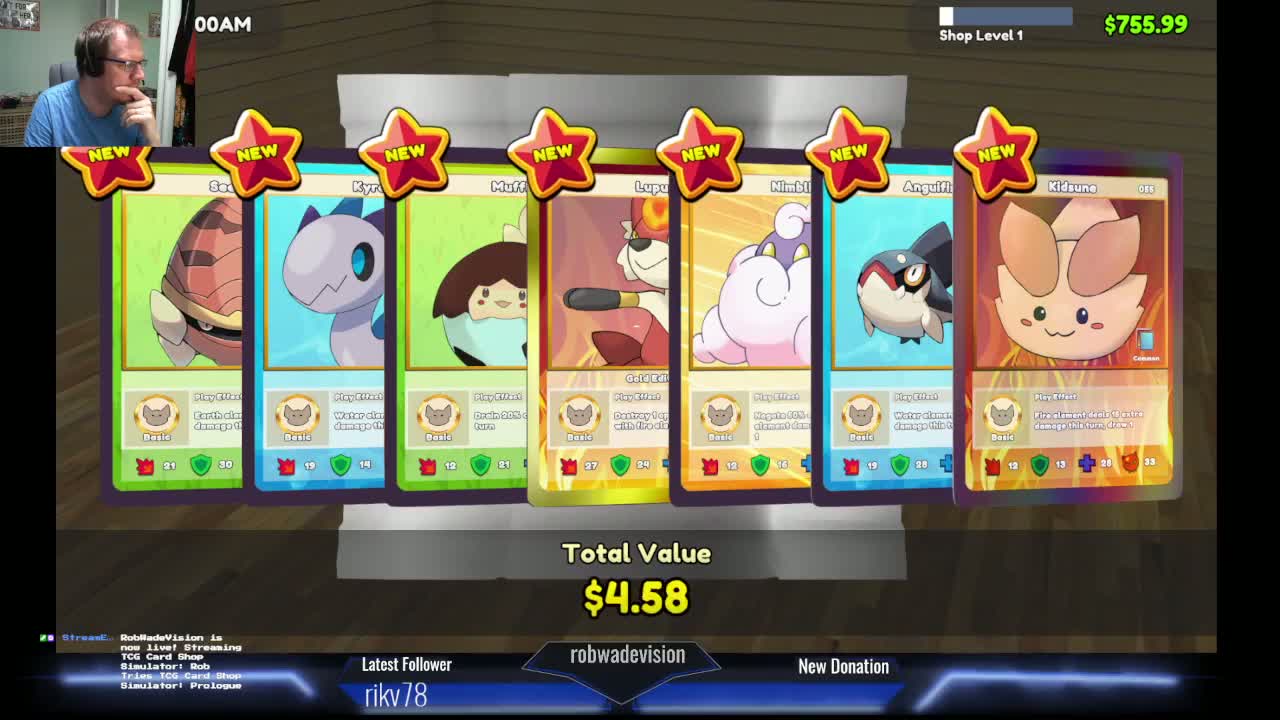Select the red attack stat icon on Kidsune
1280x720 pixels.
pyautogui.click(x=991, y=462)
